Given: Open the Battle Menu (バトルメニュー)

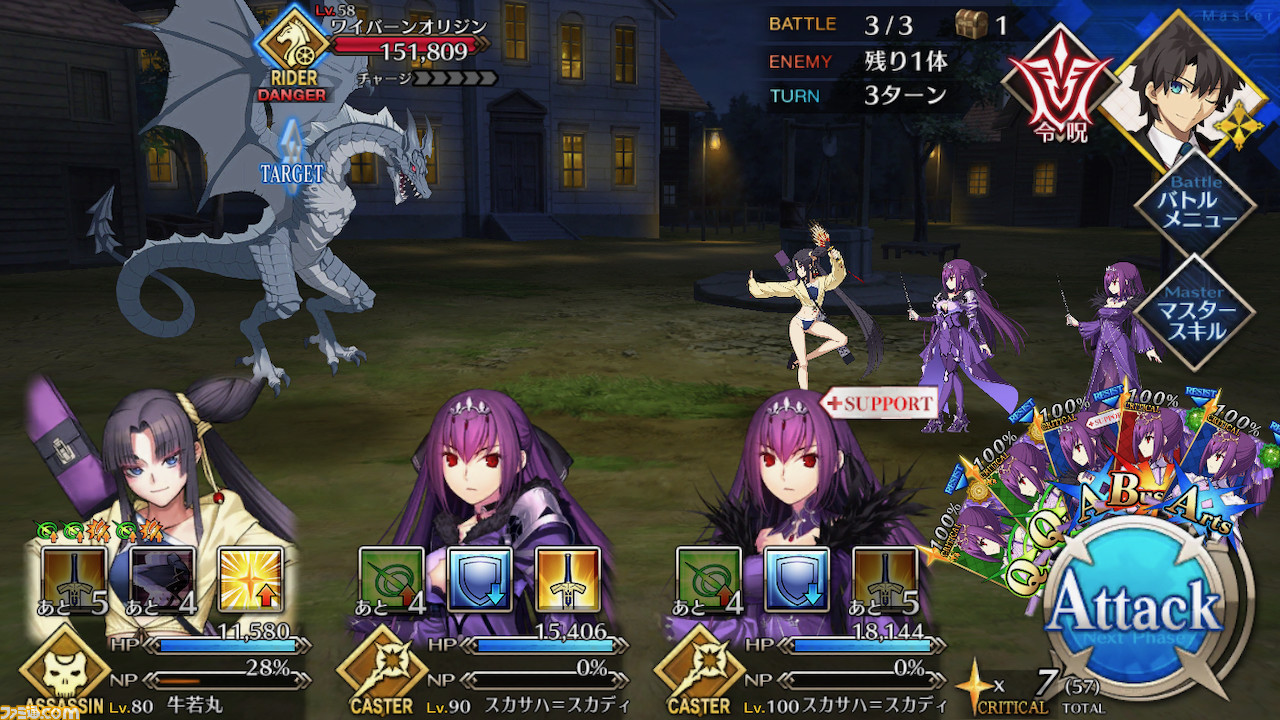Looking at the screenshot, I should click(x=1194, y=208).
